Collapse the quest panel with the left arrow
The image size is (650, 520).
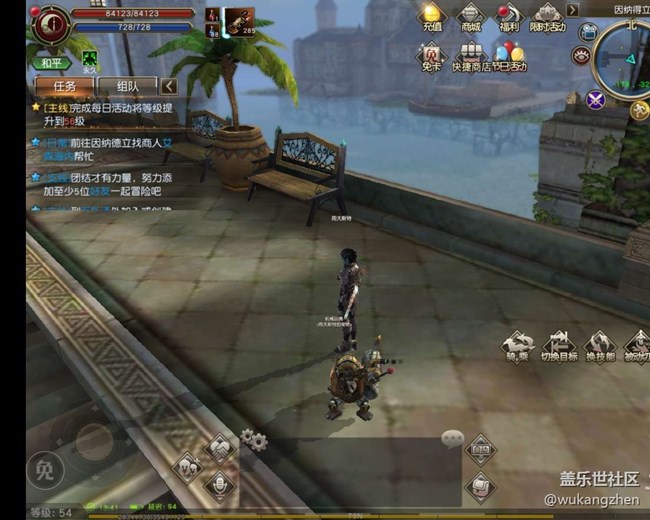pyautogui.click(x=169, y=86)
